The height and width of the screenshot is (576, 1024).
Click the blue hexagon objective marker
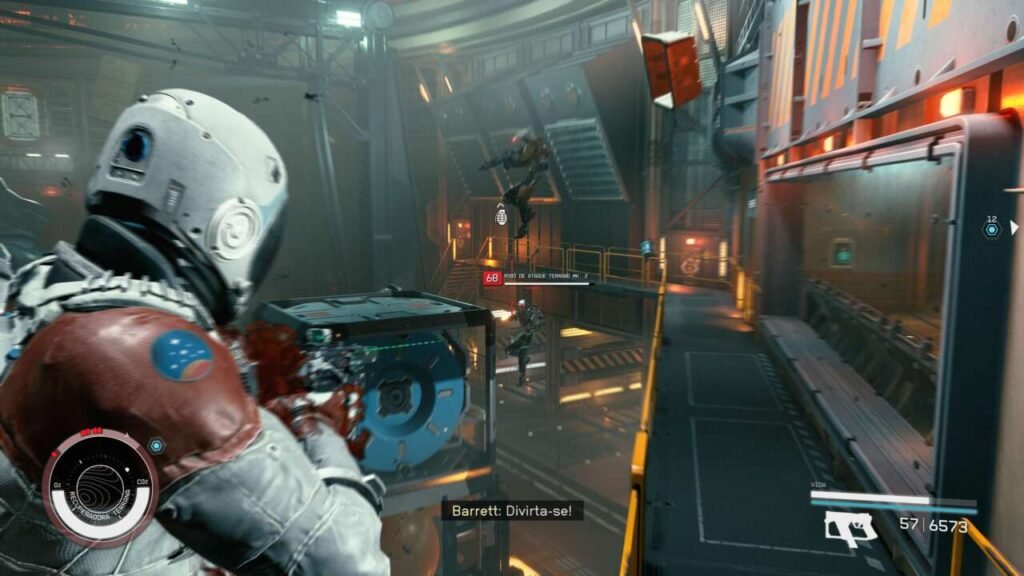[x=991, y=230]
